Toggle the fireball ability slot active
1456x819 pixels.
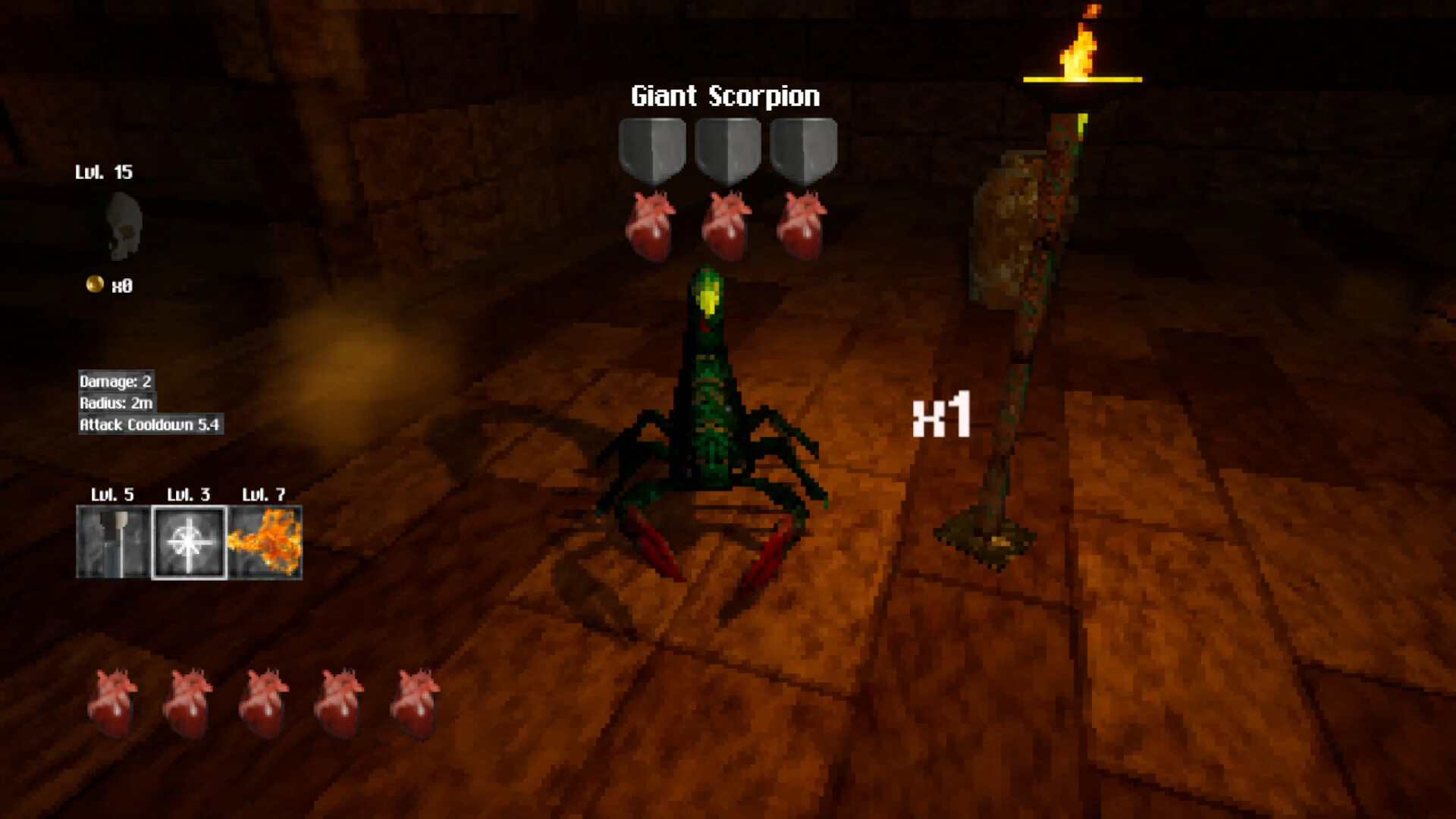tap(266, 542)
